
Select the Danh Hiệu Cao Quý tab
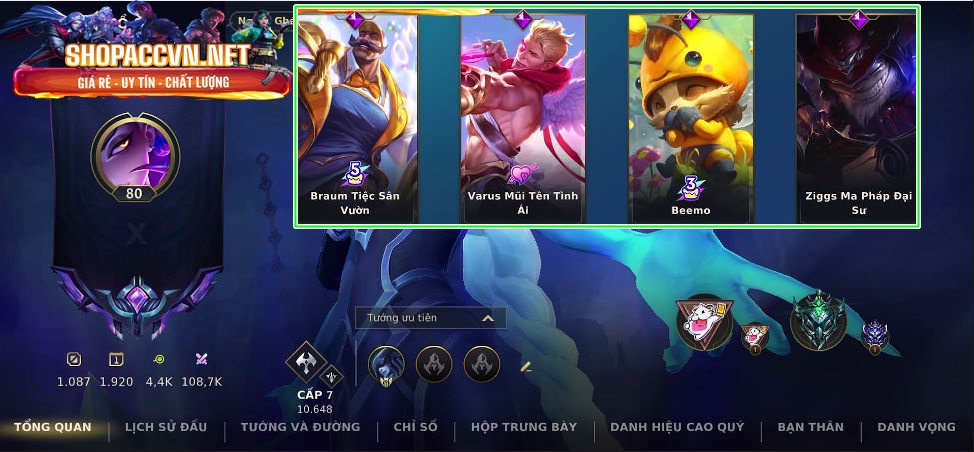coord(677,428)
